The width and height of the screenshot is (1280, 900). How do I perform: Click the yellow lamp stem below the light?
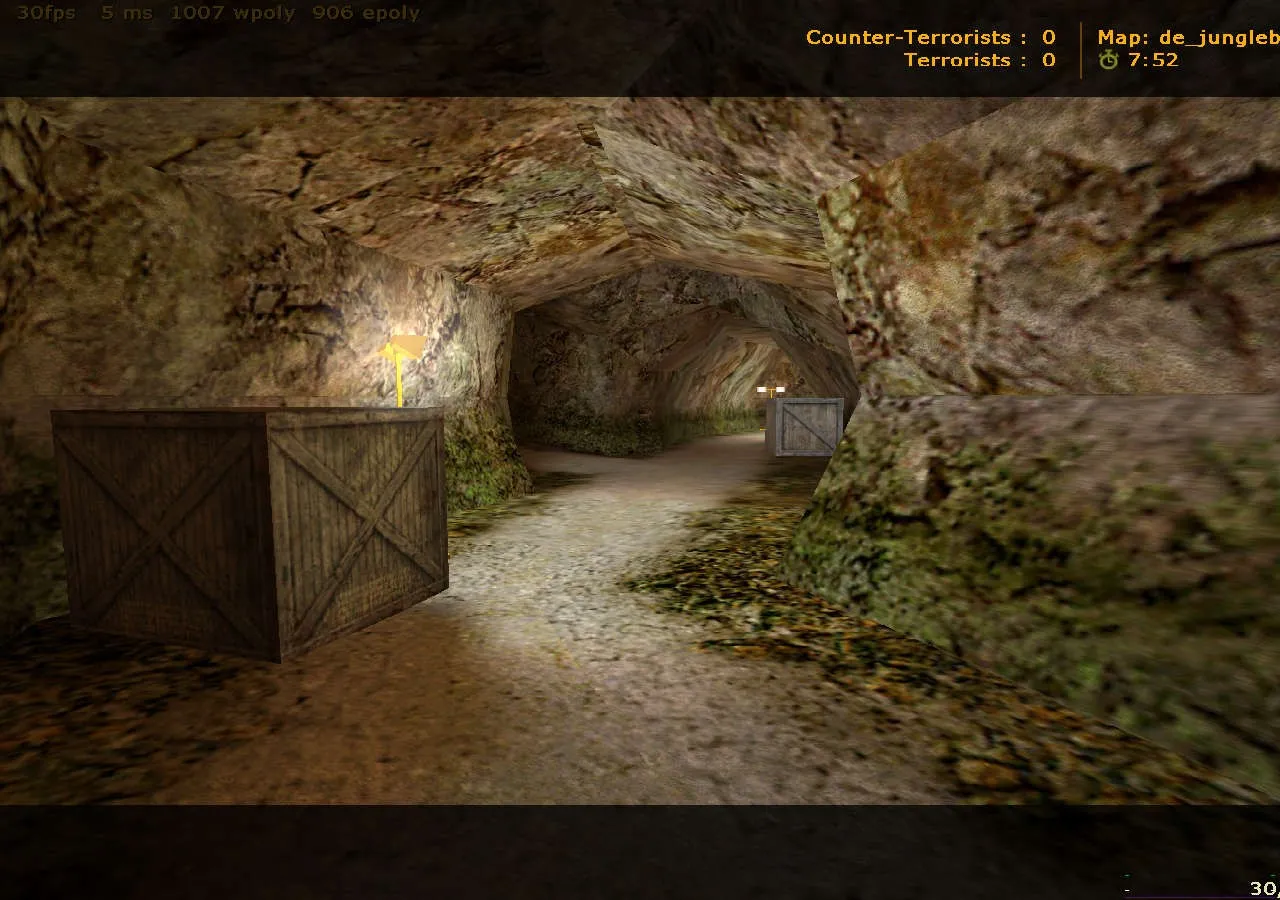coord(399,385)
